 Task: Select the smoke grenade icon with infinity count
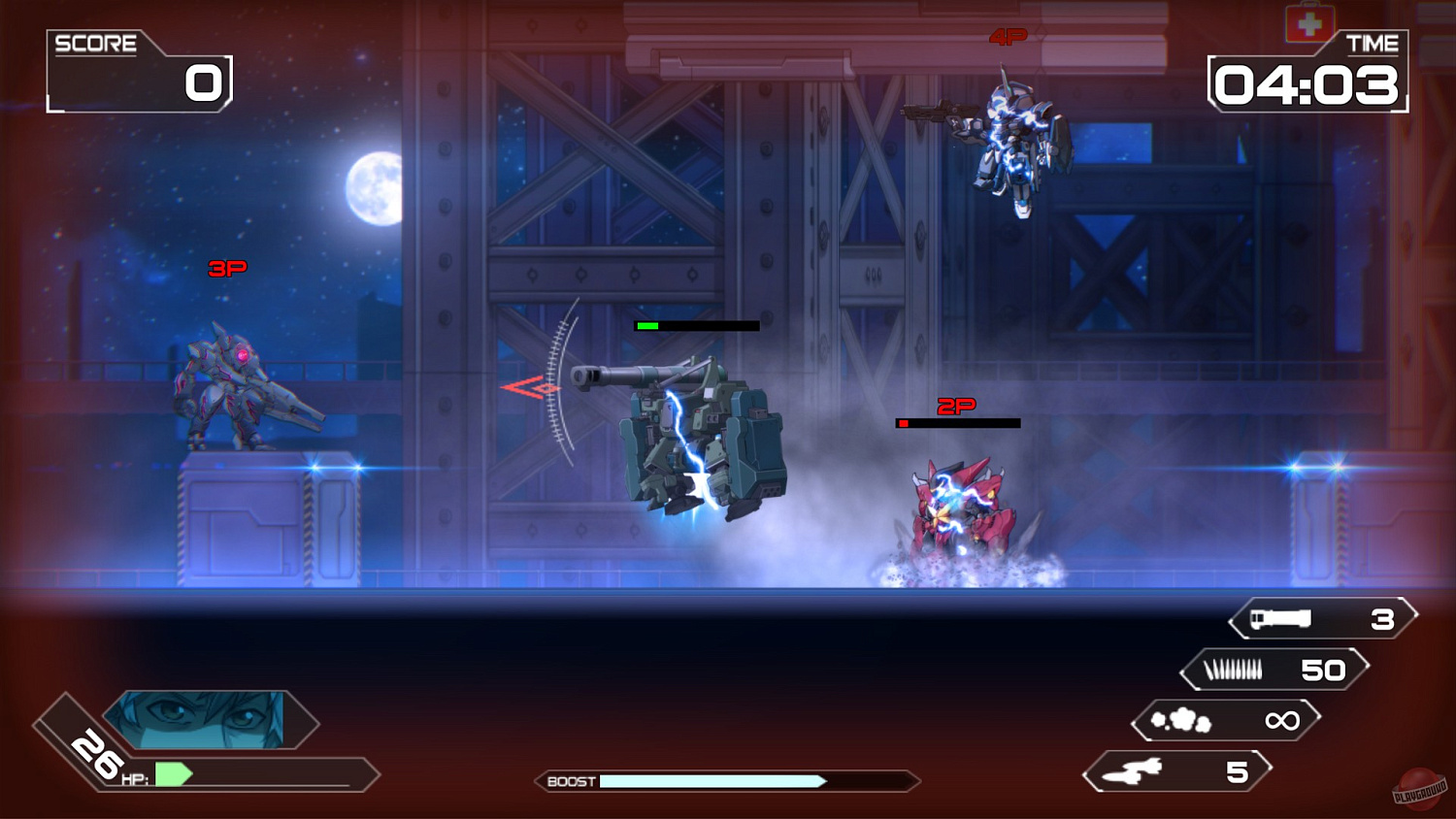click(1180, 719)
